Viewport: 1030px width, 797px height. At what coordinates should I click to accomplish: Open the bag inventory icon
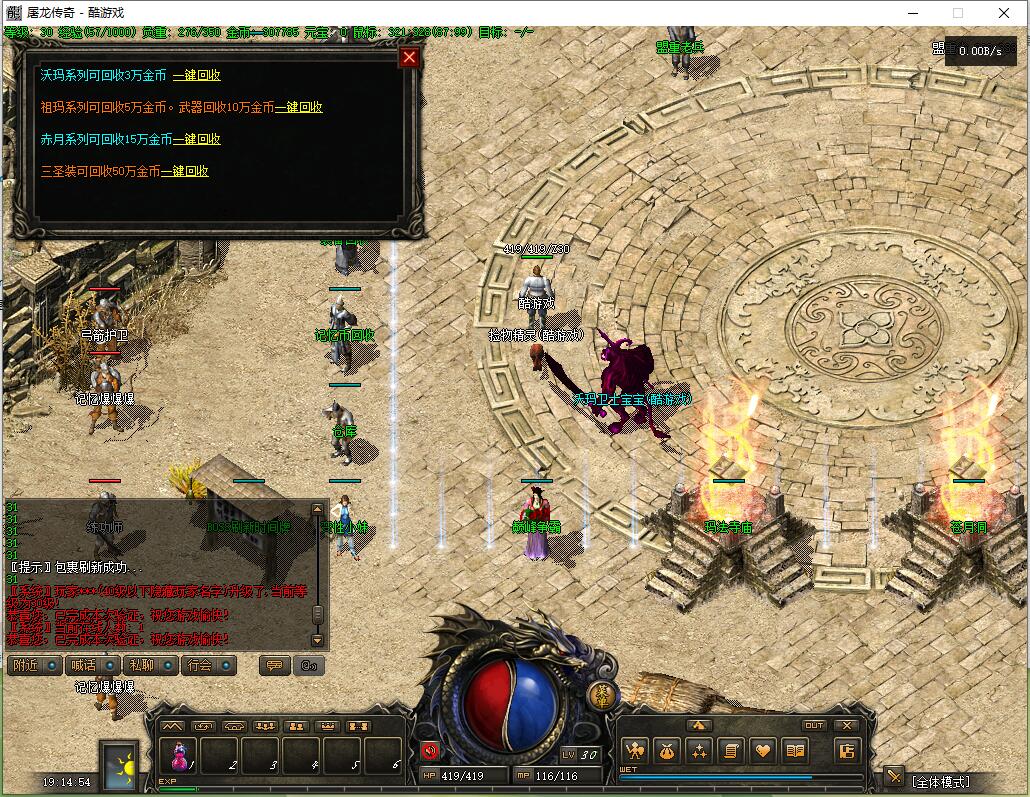[x=667, y=750]
